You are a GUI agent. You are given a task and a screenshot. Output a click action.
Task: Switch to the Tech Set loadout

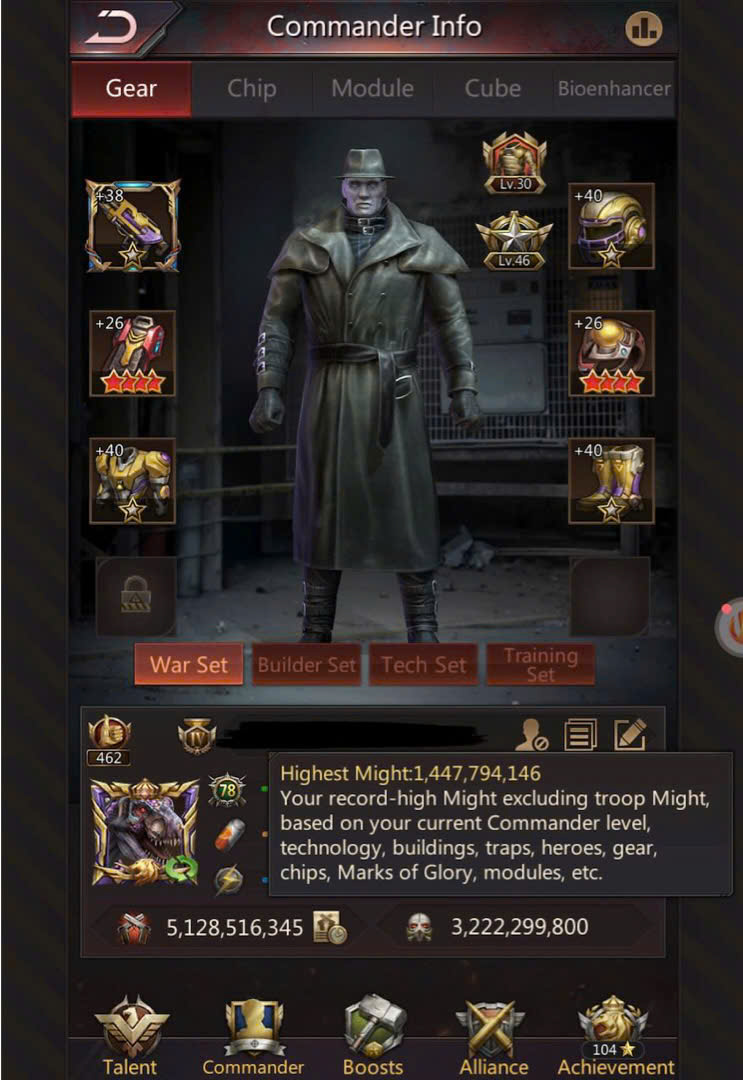pos(423,665)
